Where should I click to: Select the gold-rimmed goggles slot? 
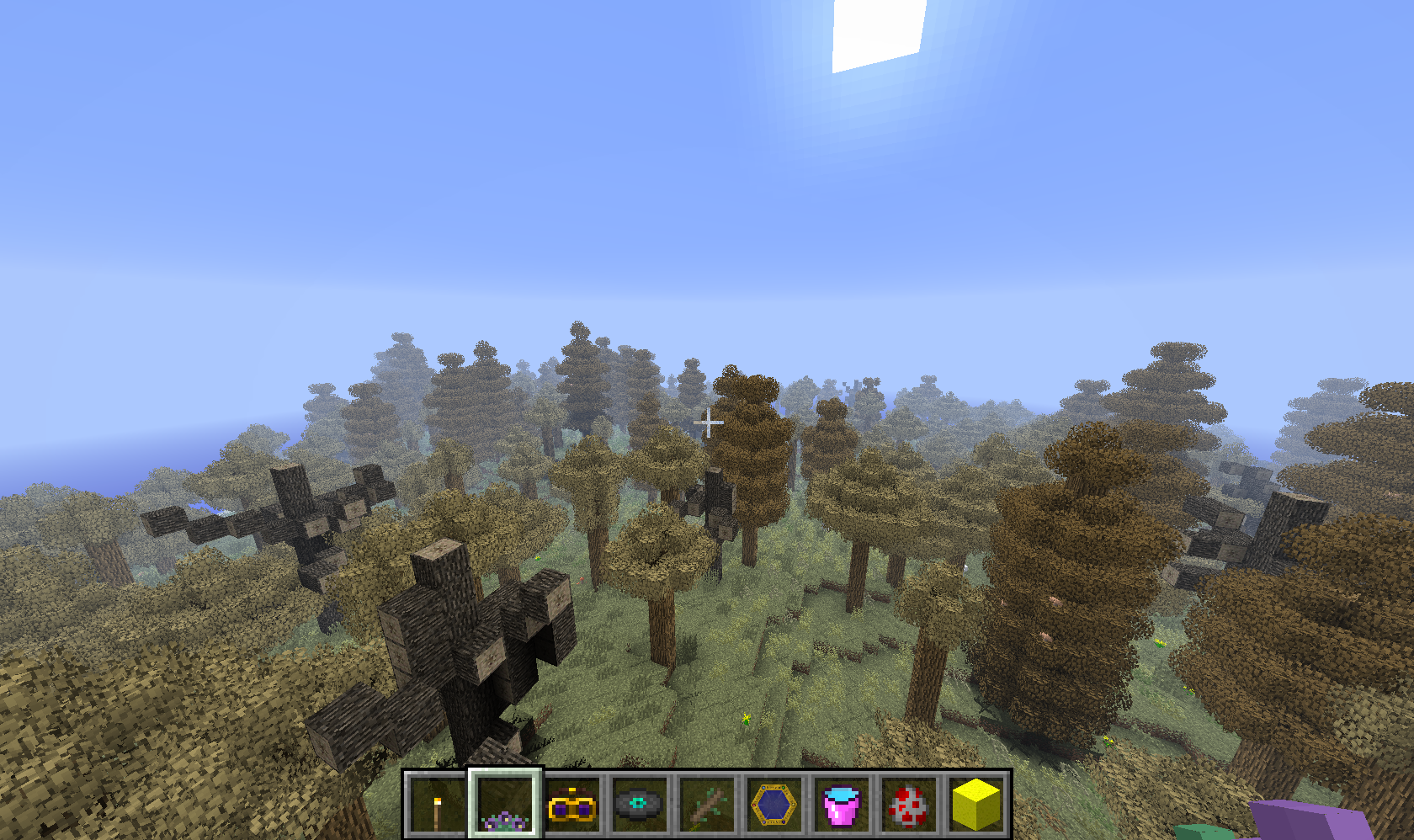pyautogui.click(x=572, y=805)
